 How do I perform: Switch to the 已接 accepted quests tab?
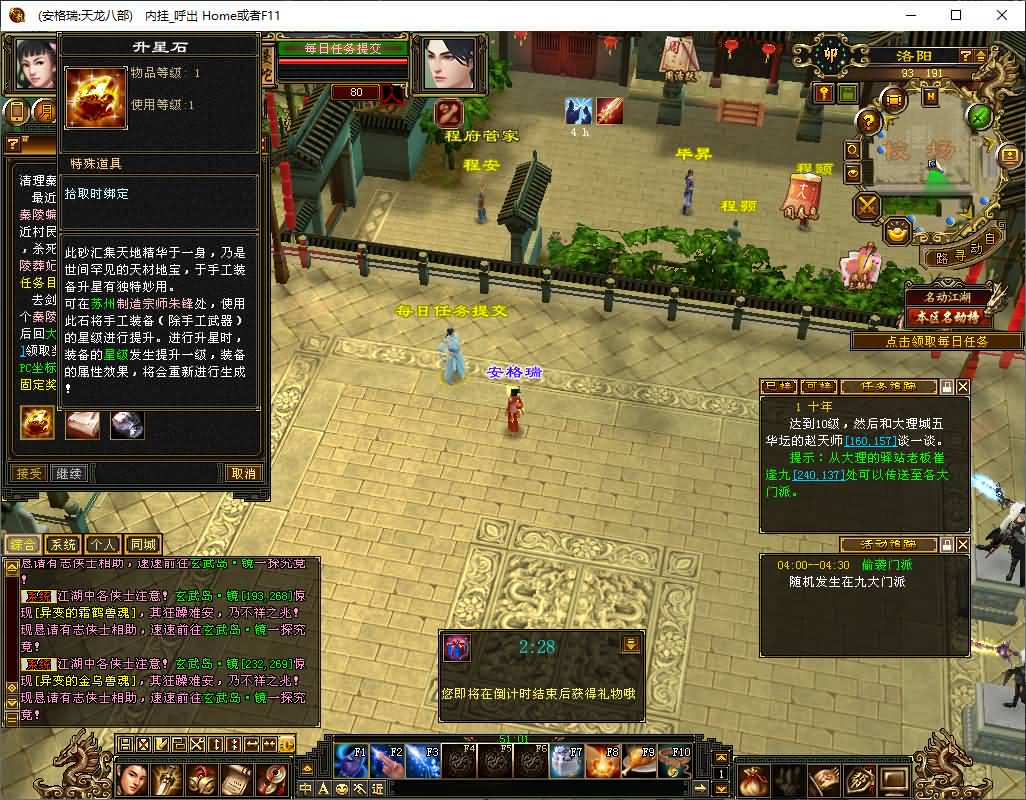pos(778,386)
